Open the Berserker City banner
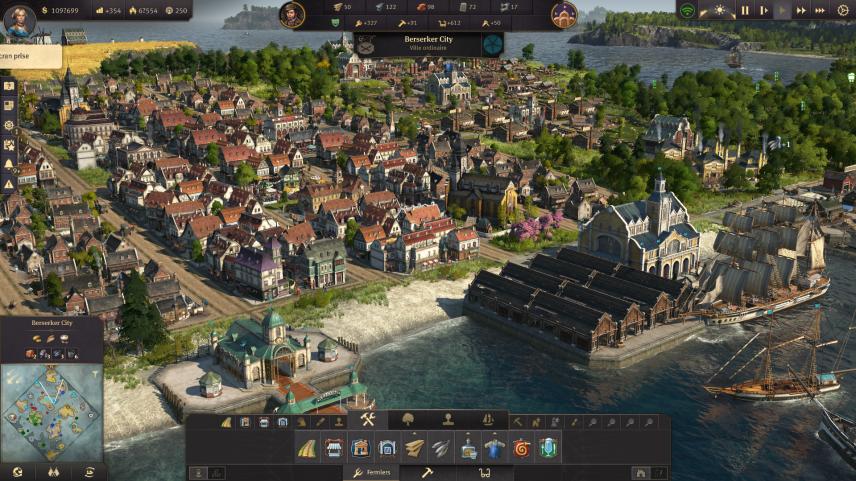Viewport: 856px width, 481px height. (428, 44)
